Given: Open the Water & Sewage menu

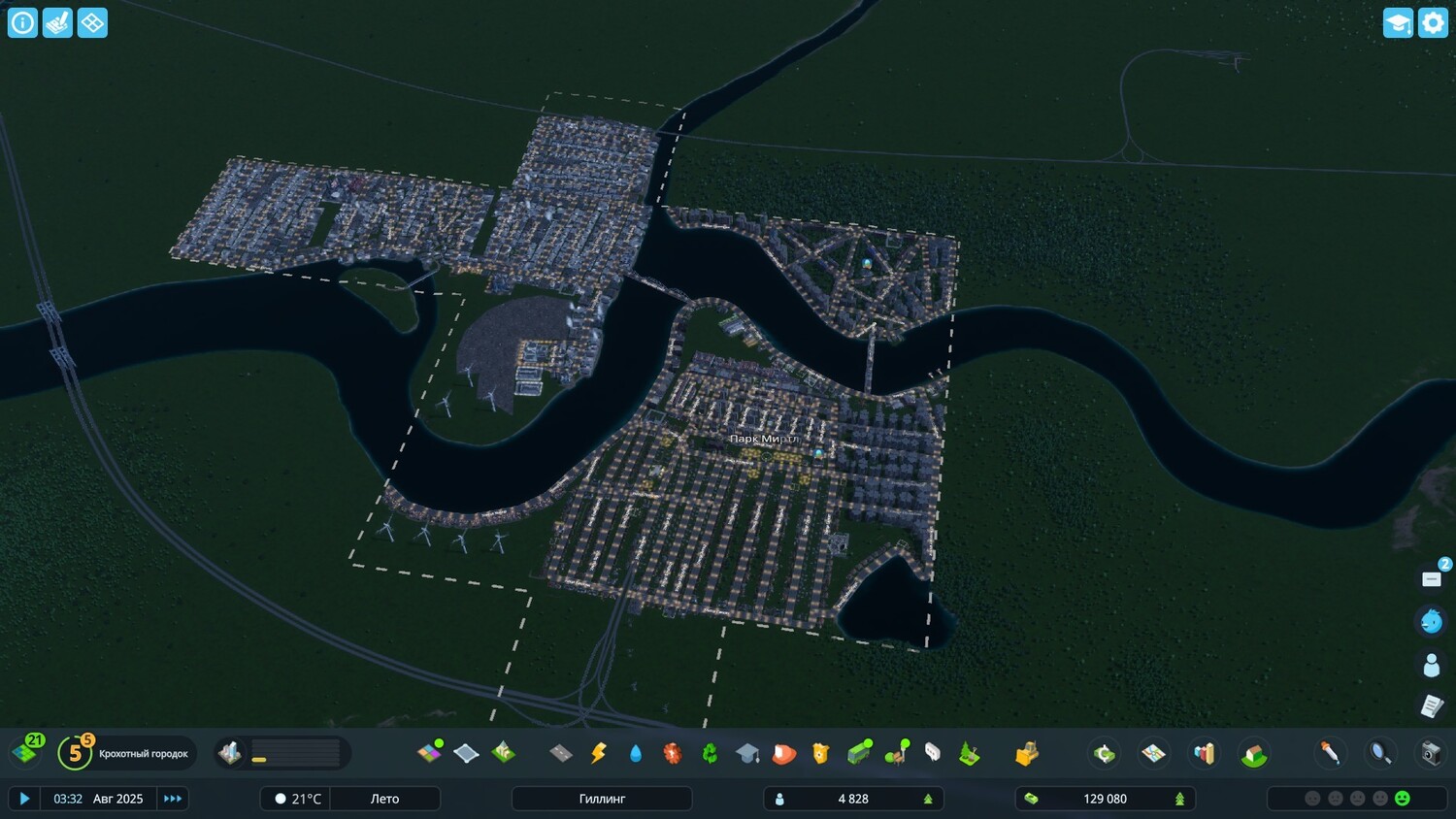Looking at the screenshot, I should point(636,752).
